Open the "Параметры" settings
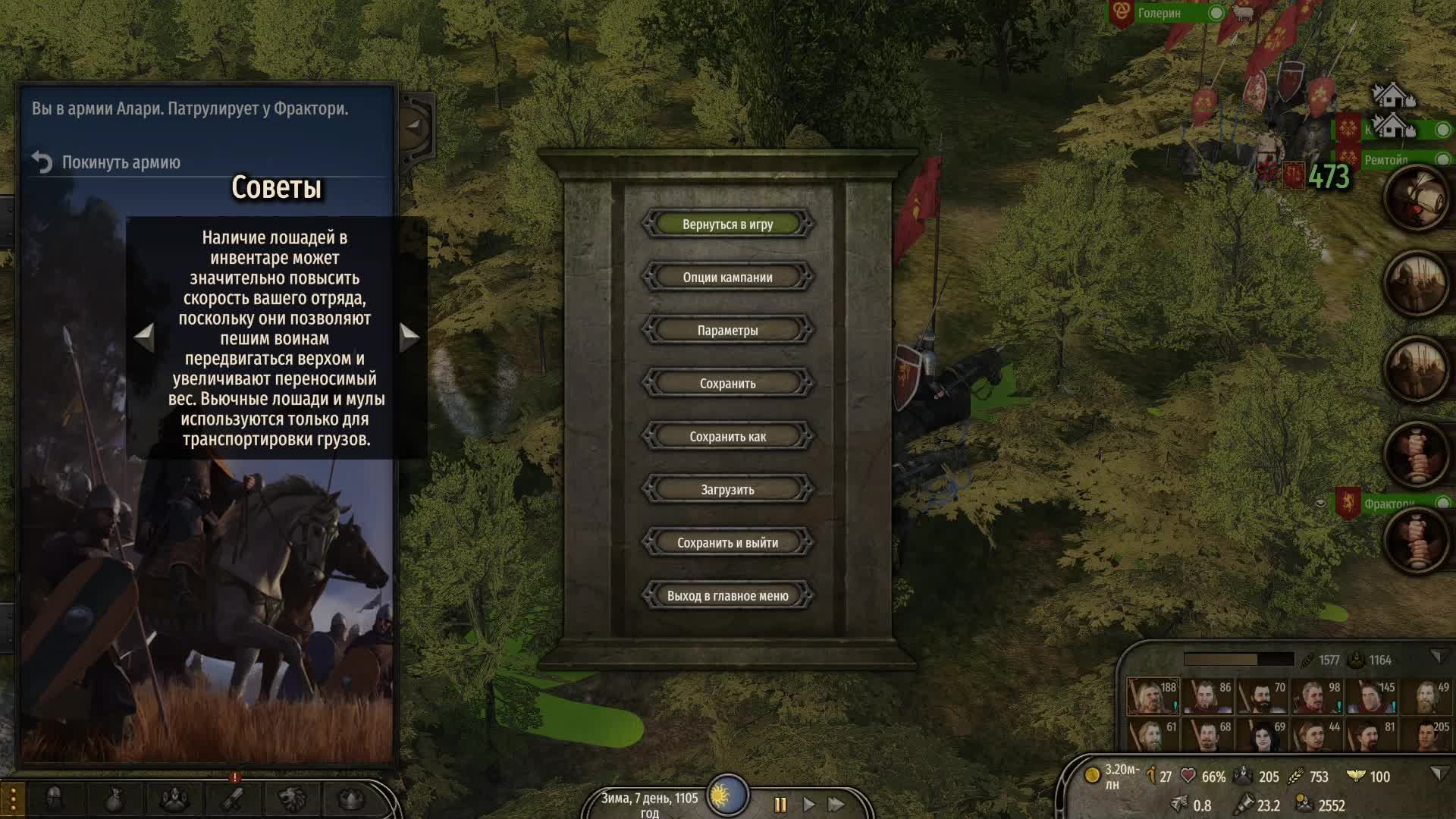This screenshot has height=819, width=1456. tap(727, 331)
